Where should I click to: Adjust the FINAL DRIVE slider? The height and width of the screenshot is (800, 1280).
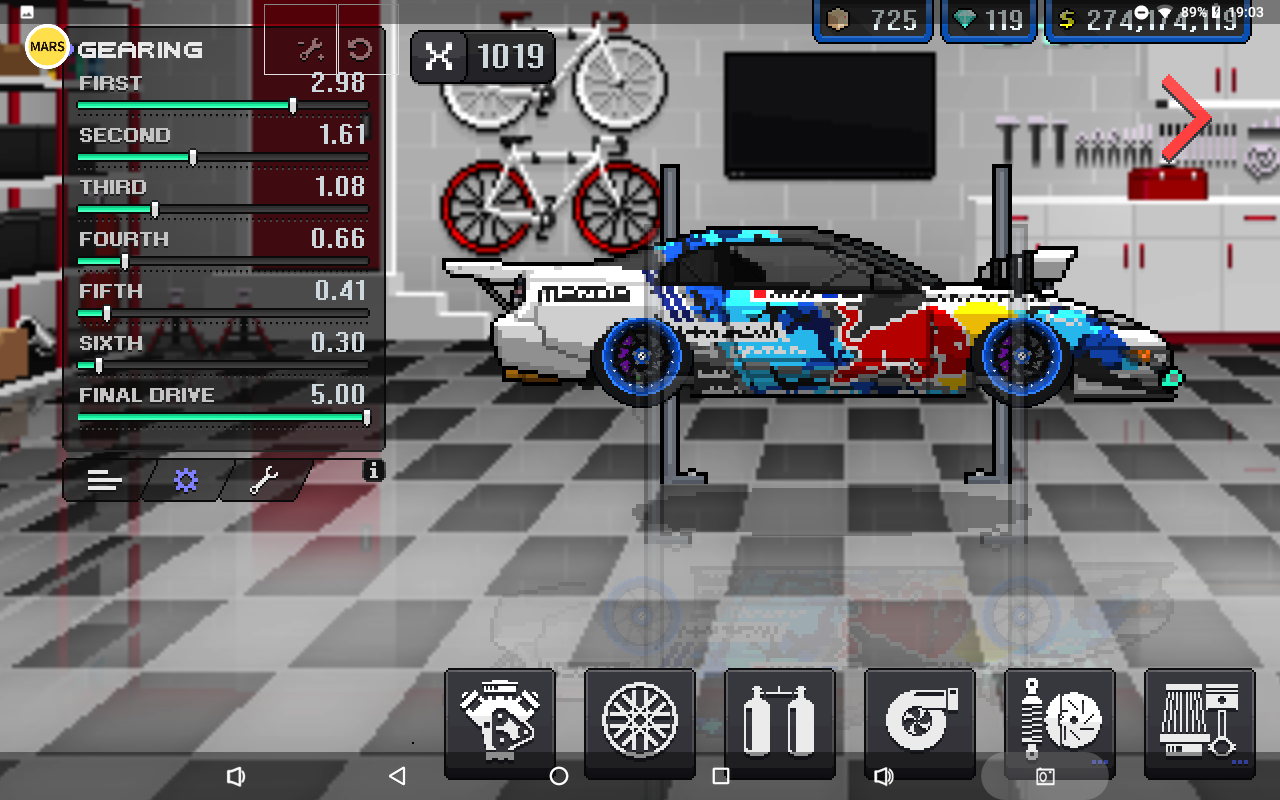tap(366, 417)
